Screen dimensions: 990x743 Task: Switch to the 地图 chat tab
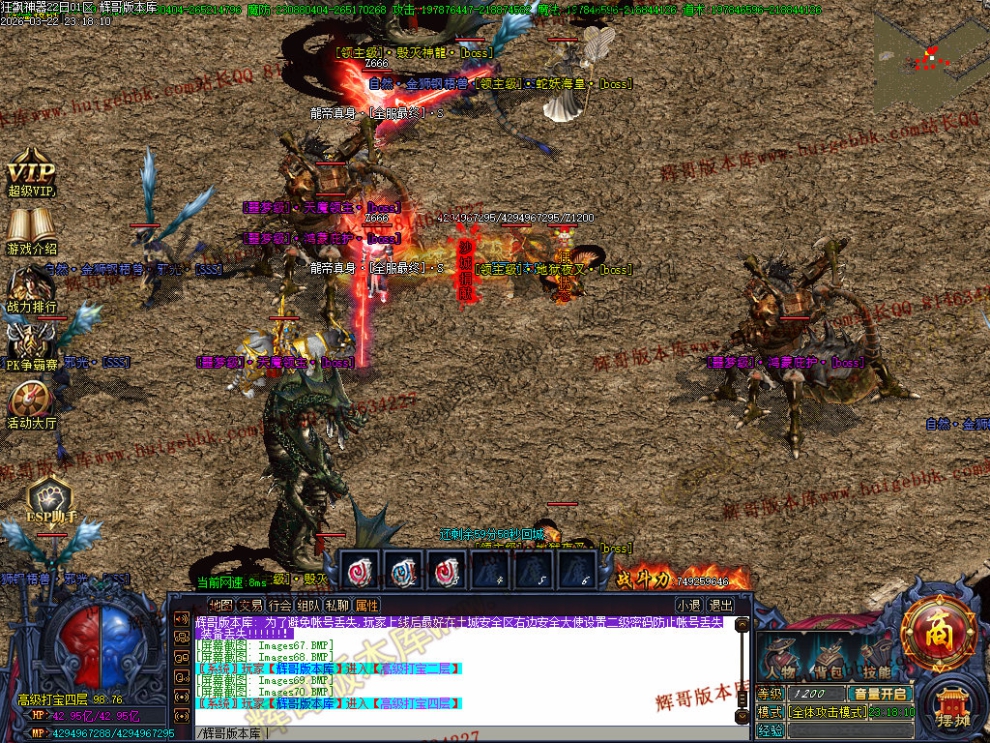(220, 605)
